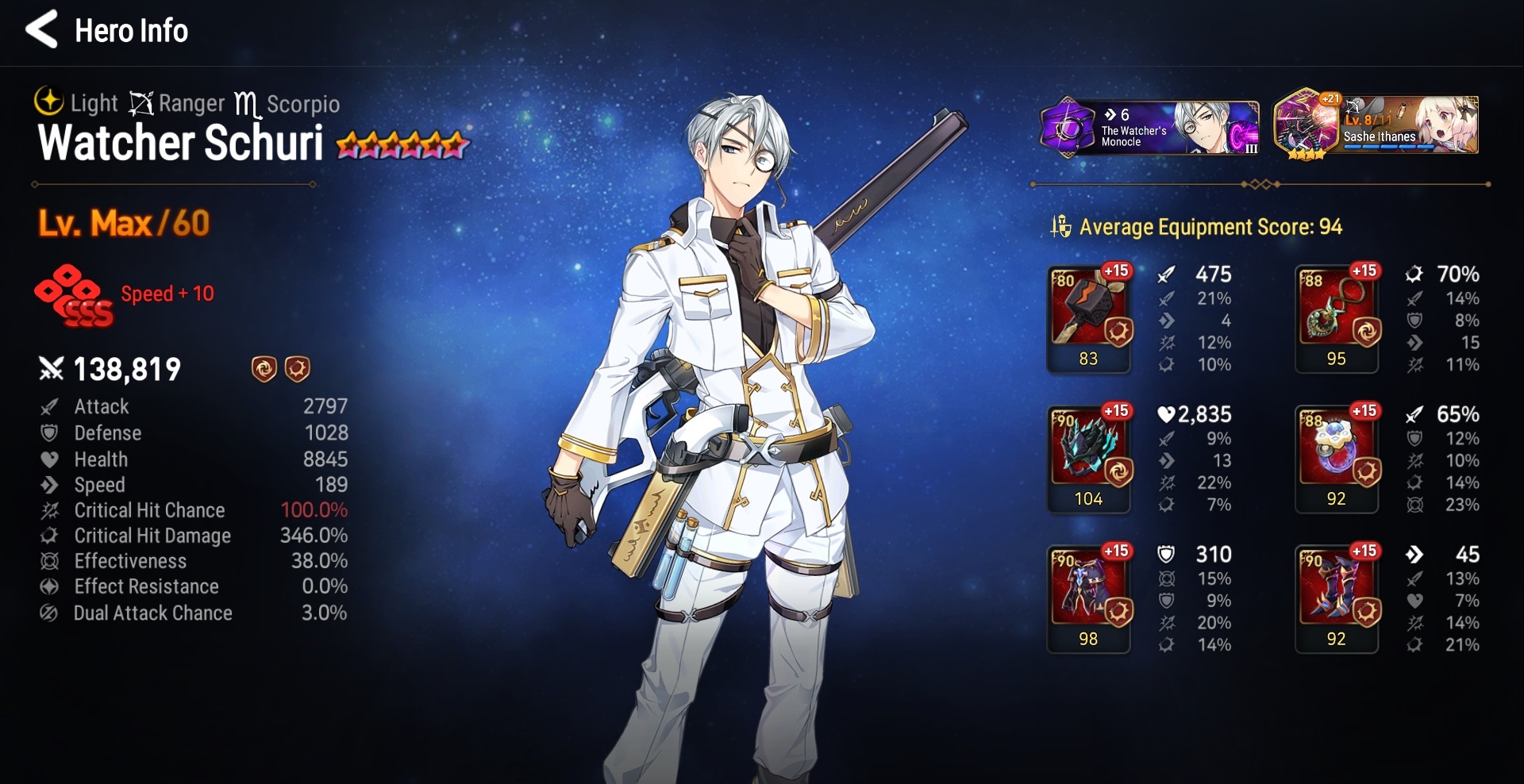The width and height of the screenshot is (1524, 784).
Task: Go back from Hero Info
Action: click(41, 30)
